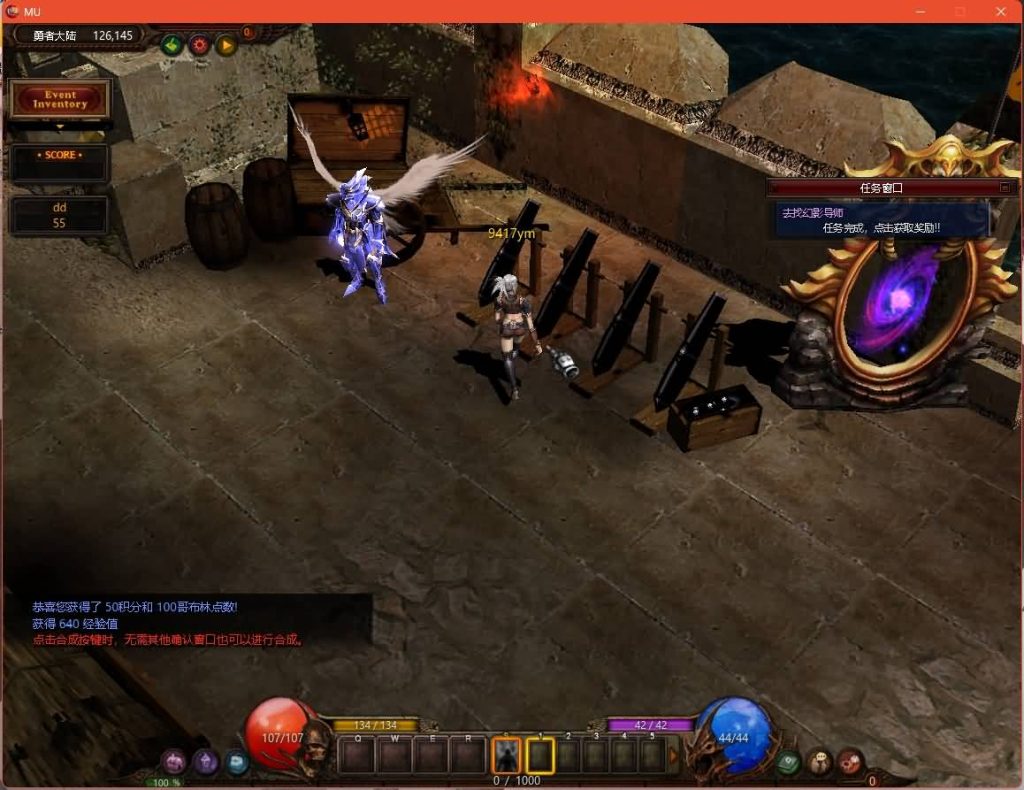
Task: Select the yellow-highlighted hotbar slot 1
Action: click(540, 756)
